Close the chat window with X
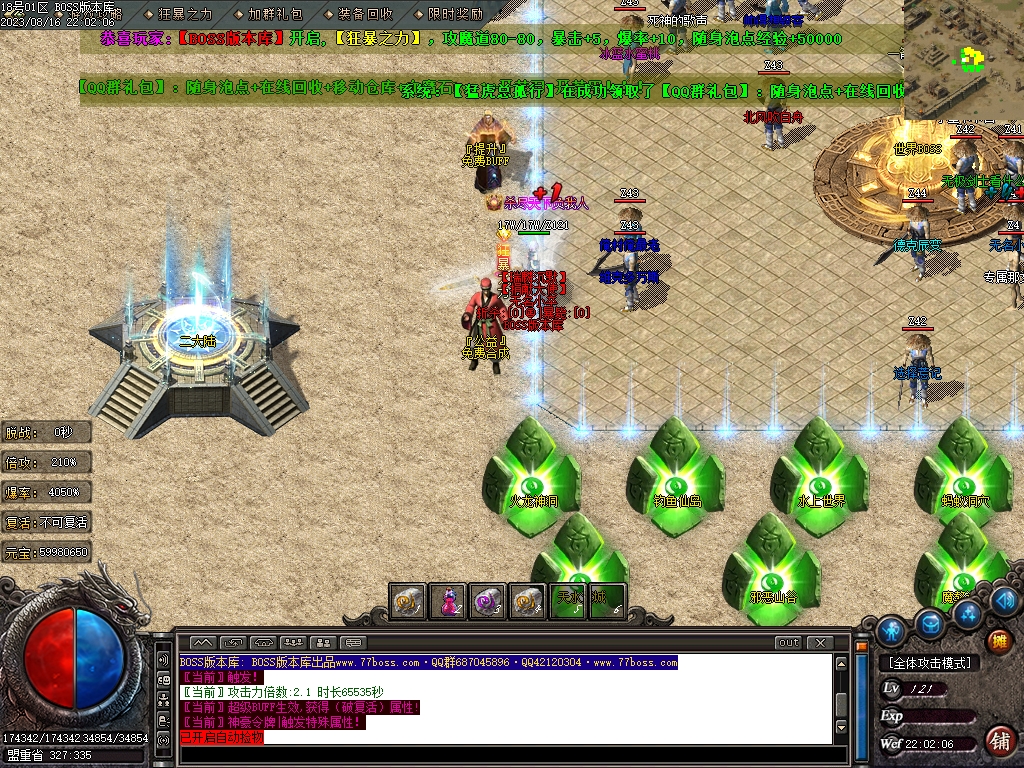The image size is (1024, 768). point(820,642)
